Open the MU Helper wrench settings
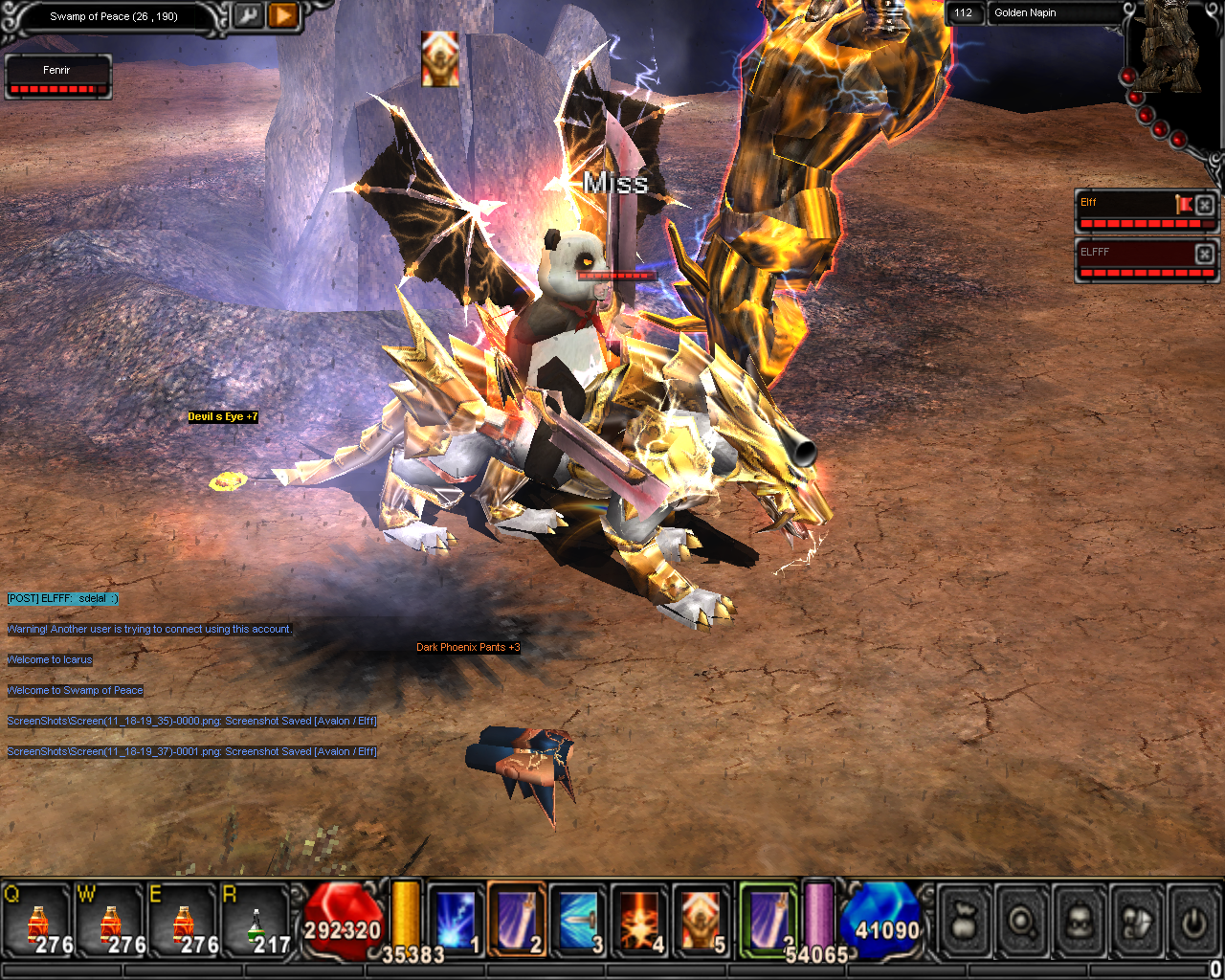Viewport: 1225px width, 980px height. 249,16
